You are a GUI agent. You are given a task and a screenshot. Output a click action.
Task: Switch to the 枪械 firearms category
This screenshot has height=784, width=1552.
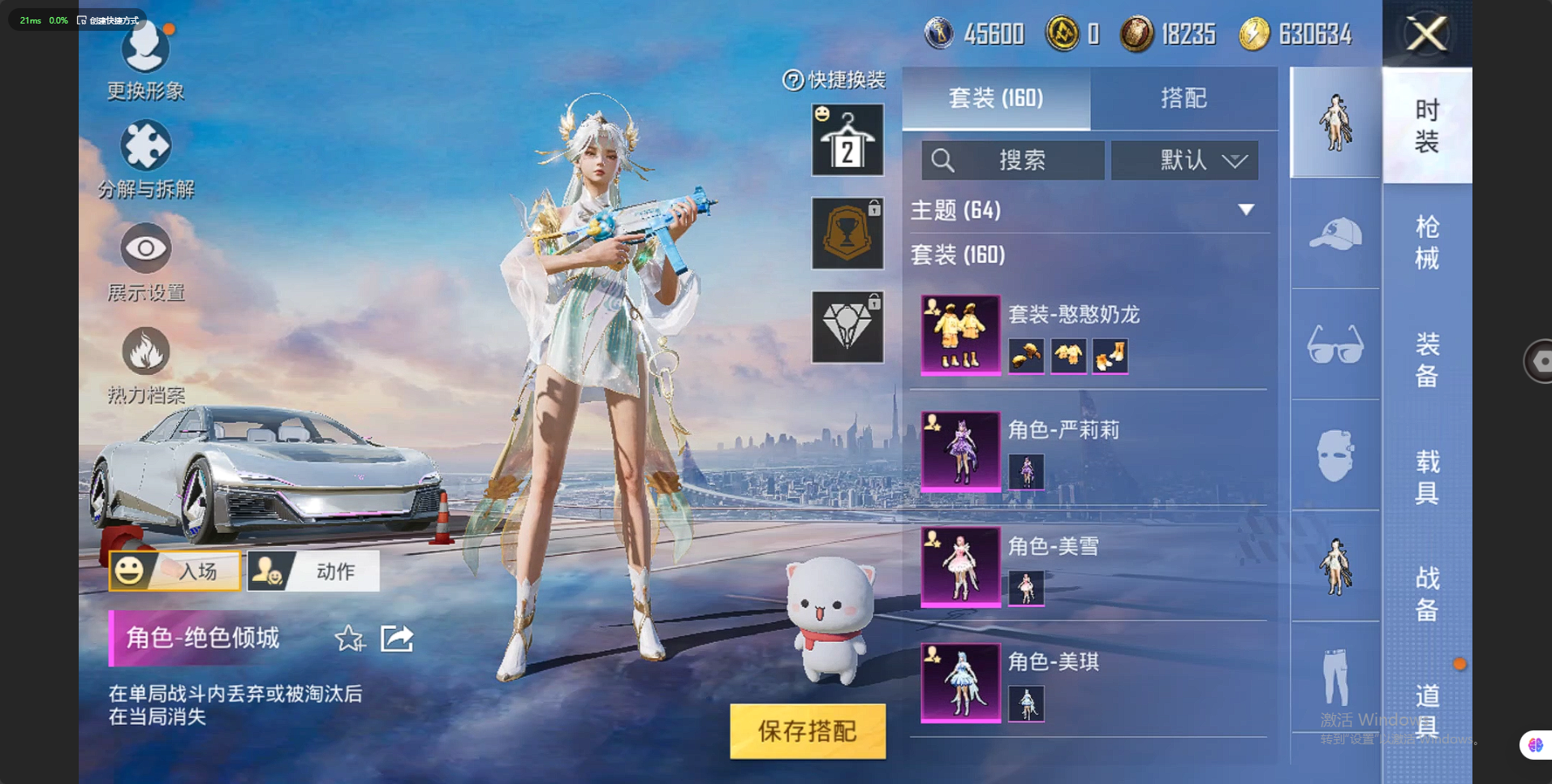pos(1426,242)
